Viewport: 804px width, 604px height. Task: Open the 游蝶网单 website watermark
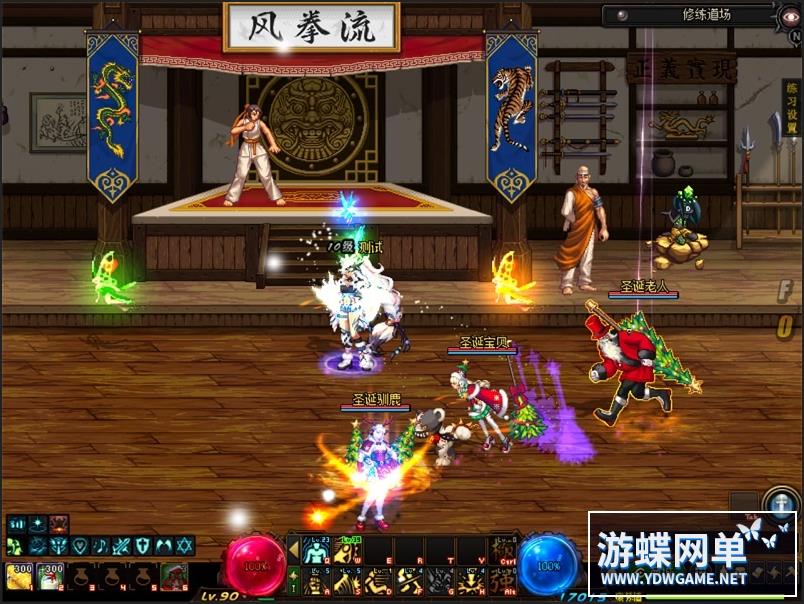[691, 555]
